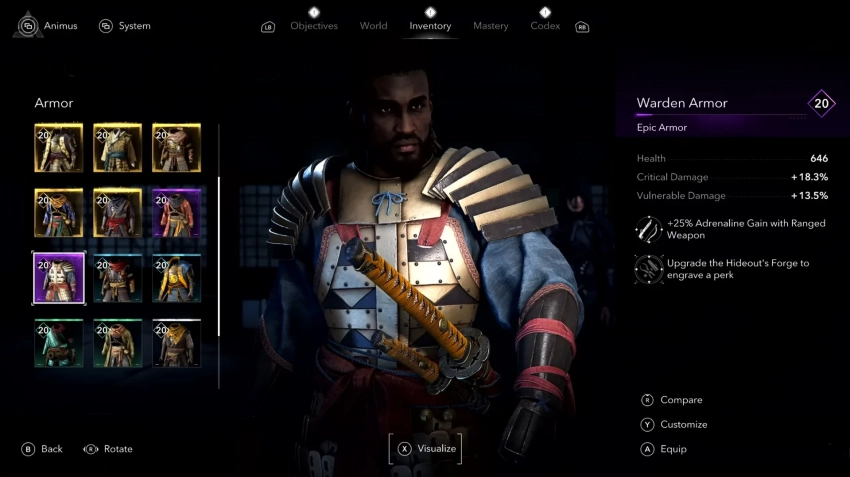Open the Codex tab

pyautogui.click(x=545, y=26)
